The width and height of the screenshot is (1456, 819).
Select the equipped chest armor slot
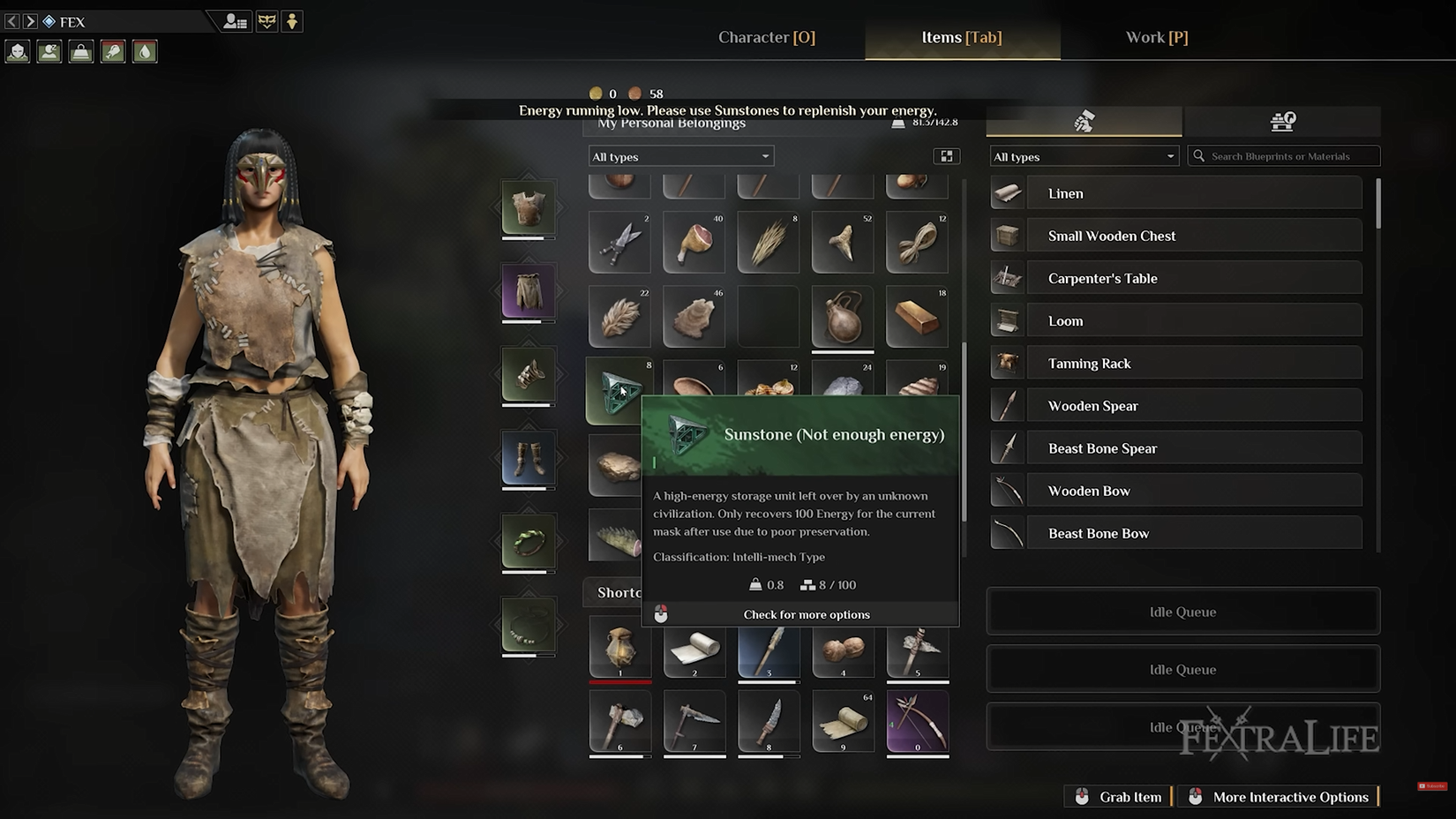point(529,208)
